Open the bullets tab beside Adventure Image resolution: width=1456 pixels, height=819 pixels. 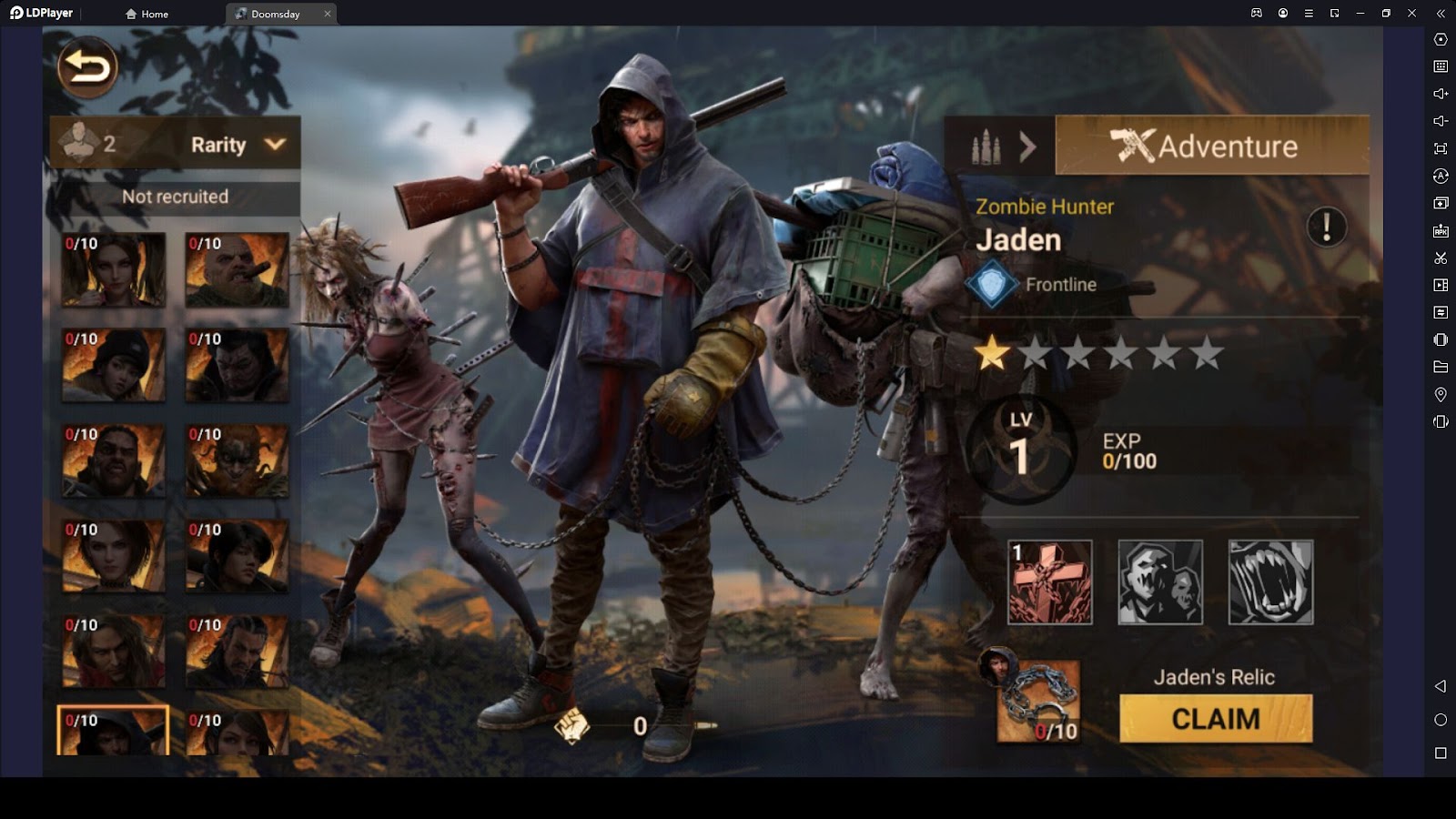coord(999,146)
